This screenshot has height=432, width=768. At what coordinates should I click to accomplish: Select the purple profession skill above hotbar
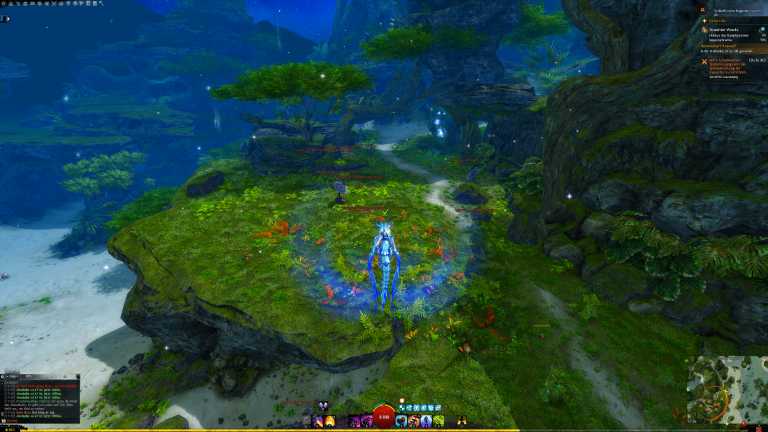tap(322, 406)
